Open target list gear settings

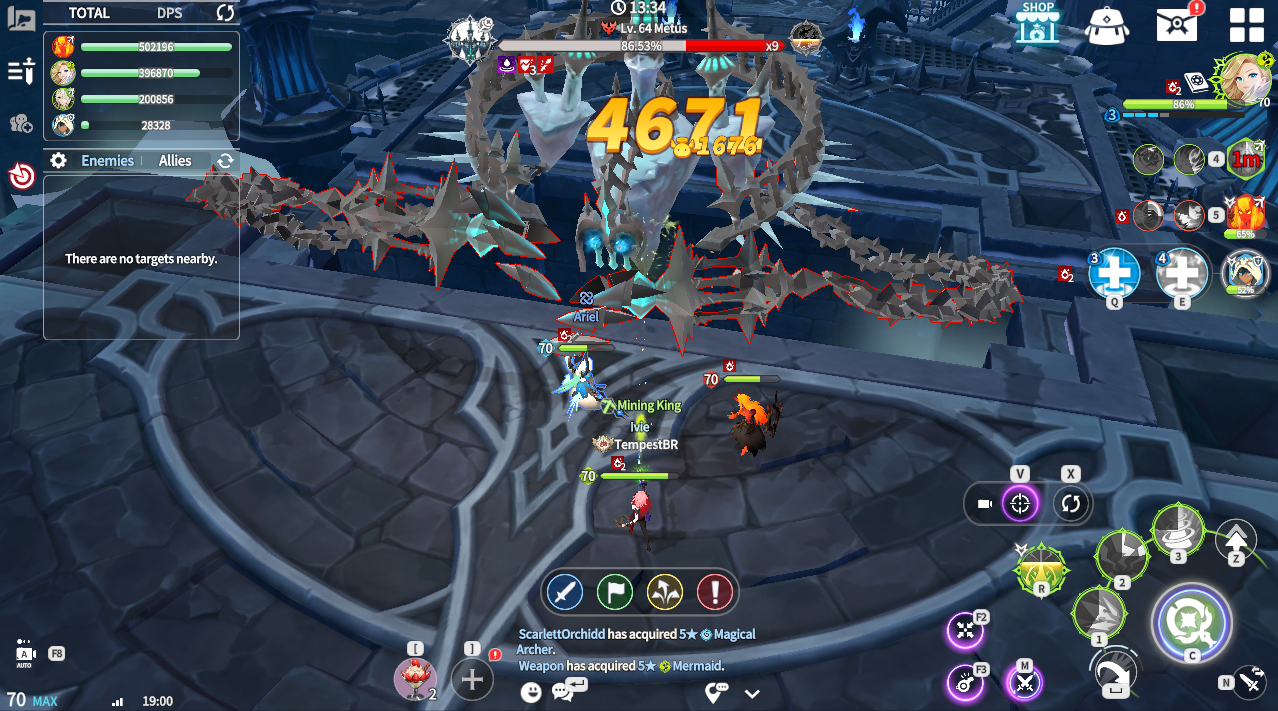point(59,161)
